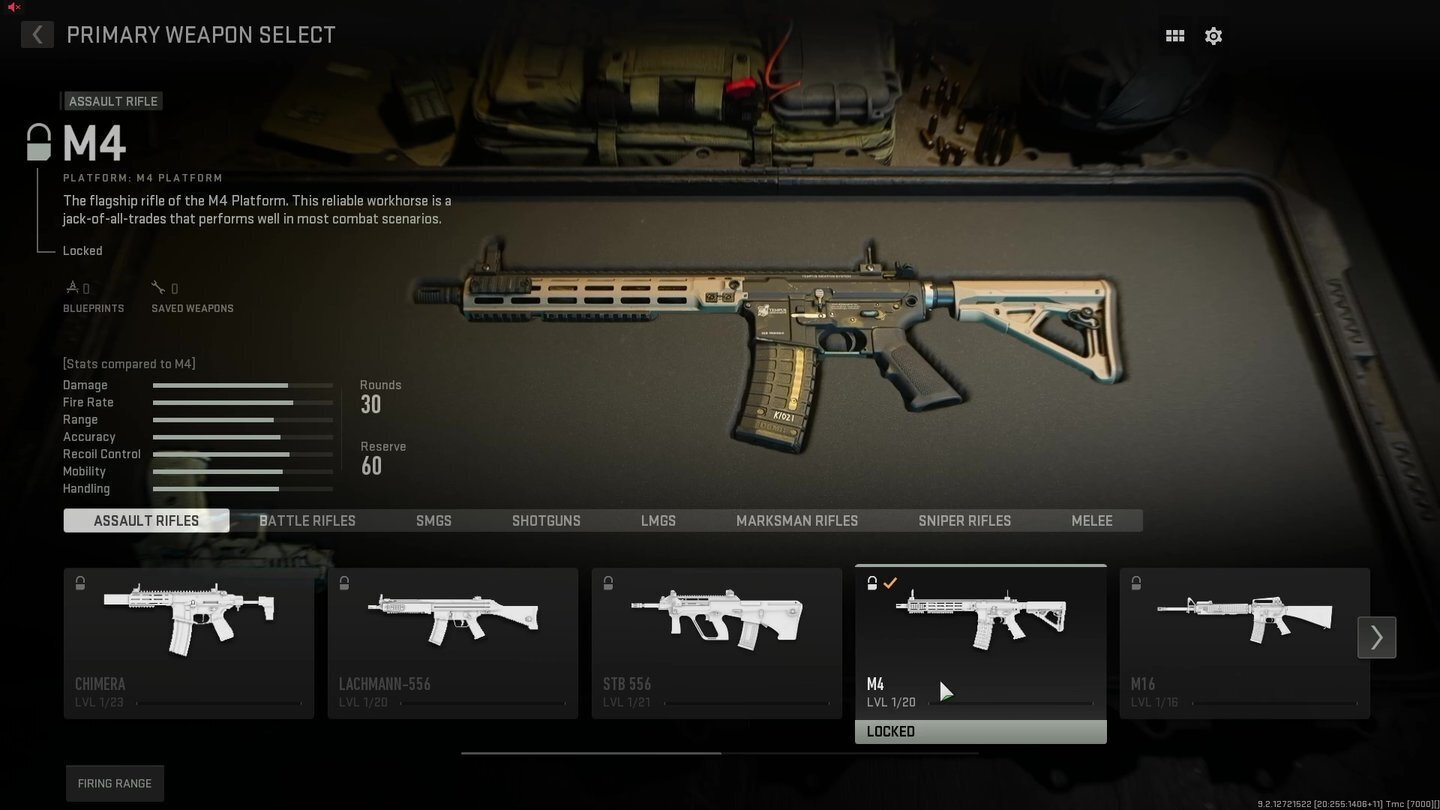Click the Firing Range button
1440x810 pixels.
(114, 783)
